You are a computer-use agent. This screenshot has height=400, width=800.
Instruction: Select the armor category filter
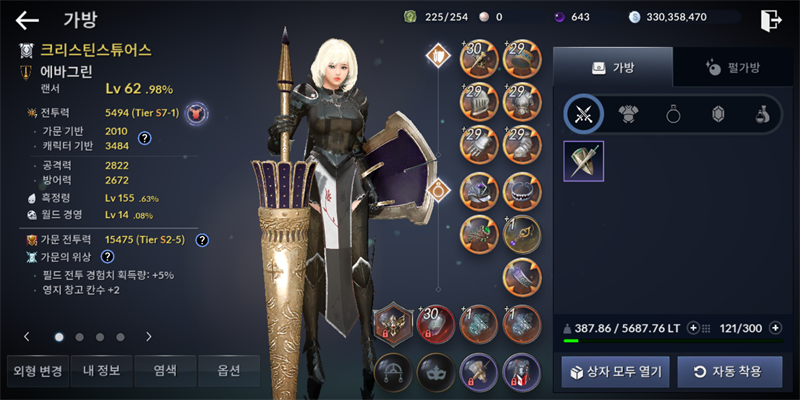point(629,114)
